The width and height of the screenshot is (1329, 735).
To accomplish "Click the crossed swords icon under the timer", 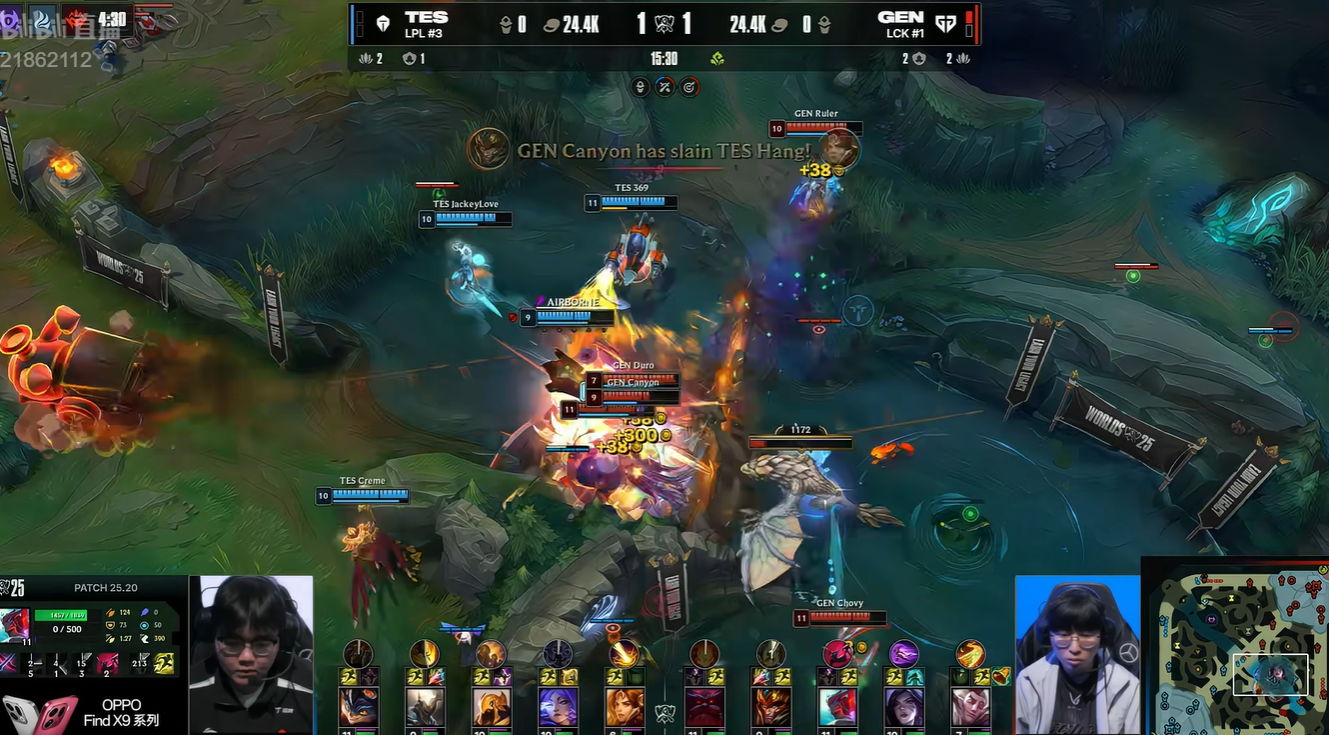I will pos(665,87).
